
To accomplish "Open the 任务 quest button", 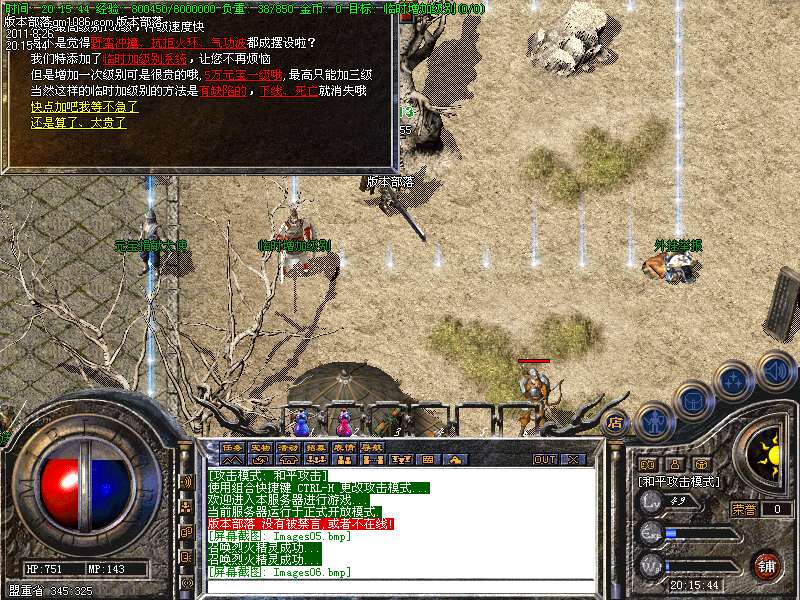I will tap(232, 447).
